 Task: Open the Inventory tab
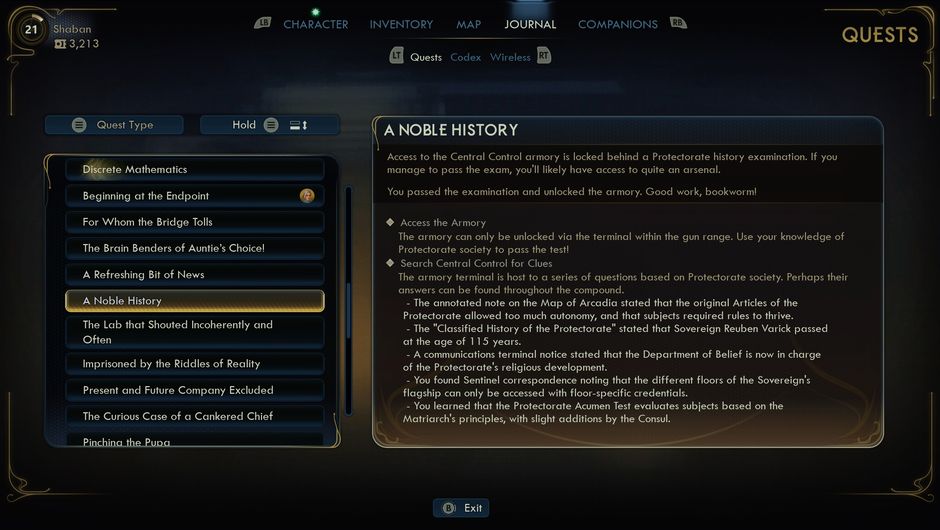[x=401, y=24]
